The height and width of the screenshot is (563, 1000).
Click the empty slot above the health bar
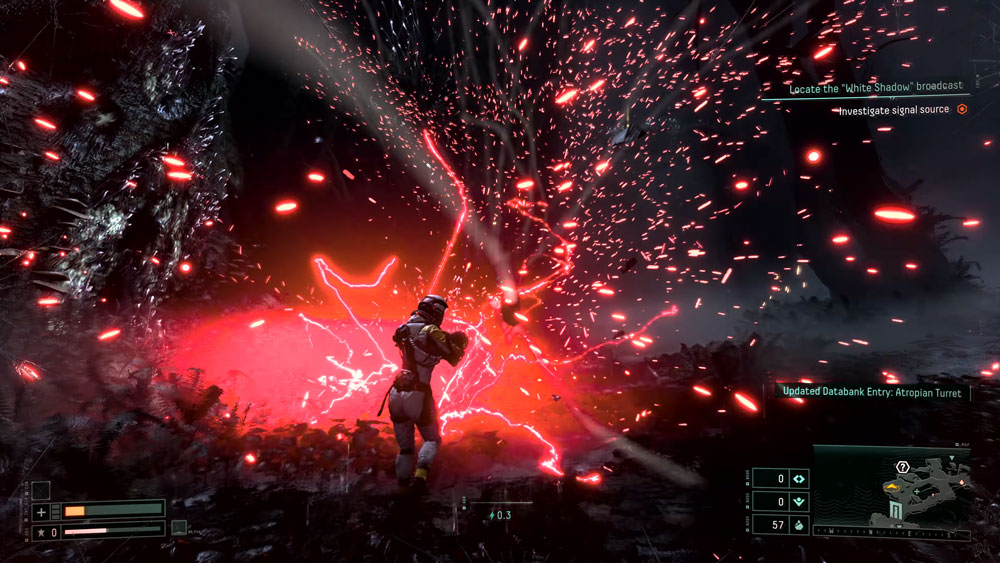[40, 490]
